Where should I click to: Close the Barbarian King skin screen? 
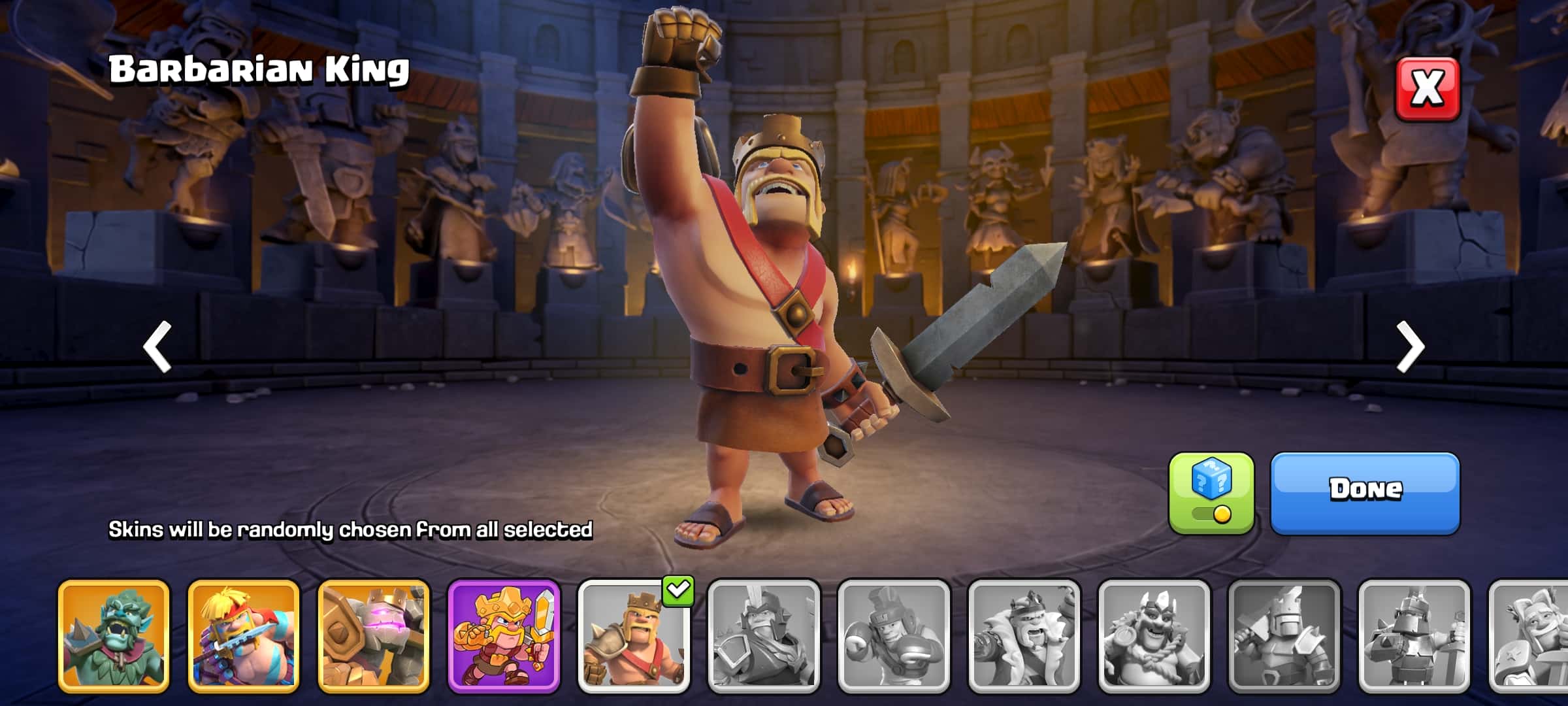[1428, 89]
